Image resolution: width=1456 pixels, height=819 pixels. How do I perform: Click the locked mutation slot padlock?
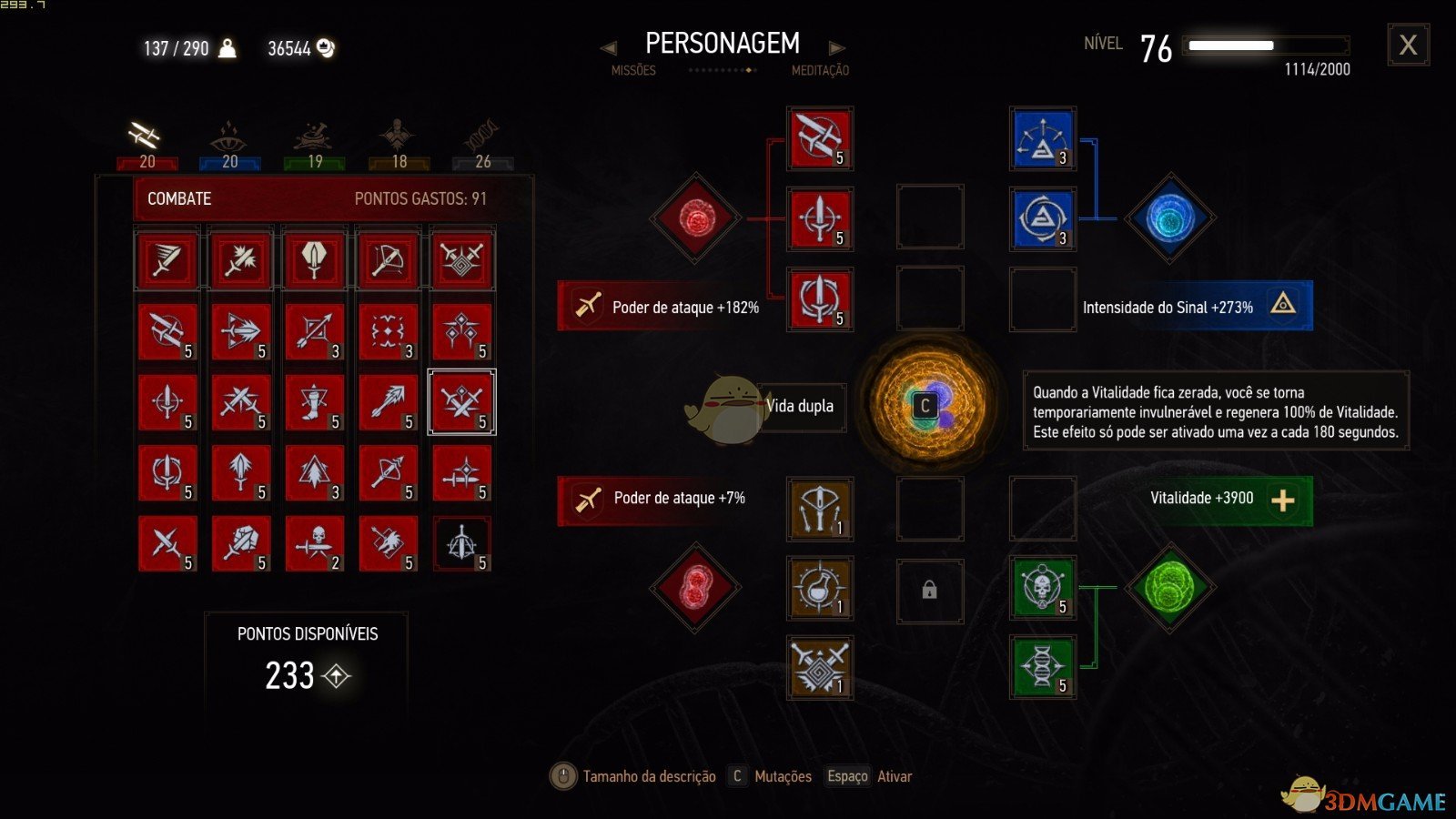(x=930, y=590)
